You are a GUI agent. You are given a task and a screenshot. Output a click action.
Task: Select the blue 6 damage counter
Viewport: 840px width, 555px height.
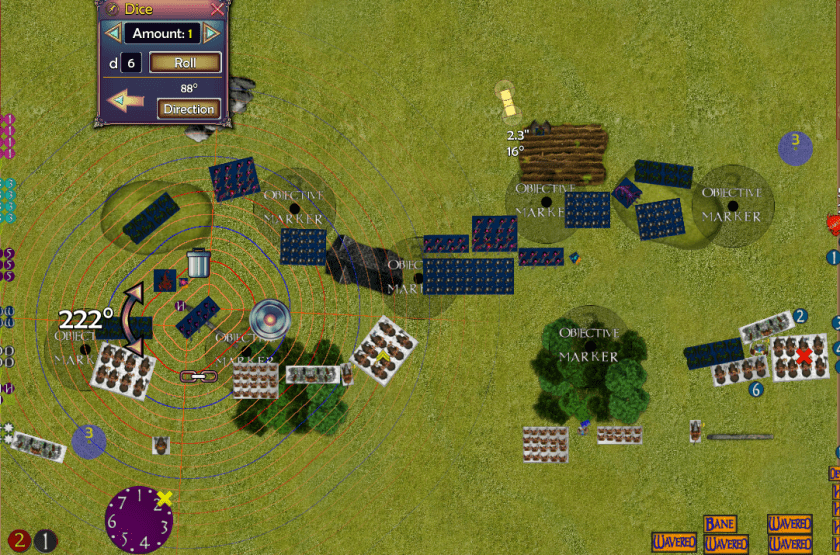tap(756, 389)
